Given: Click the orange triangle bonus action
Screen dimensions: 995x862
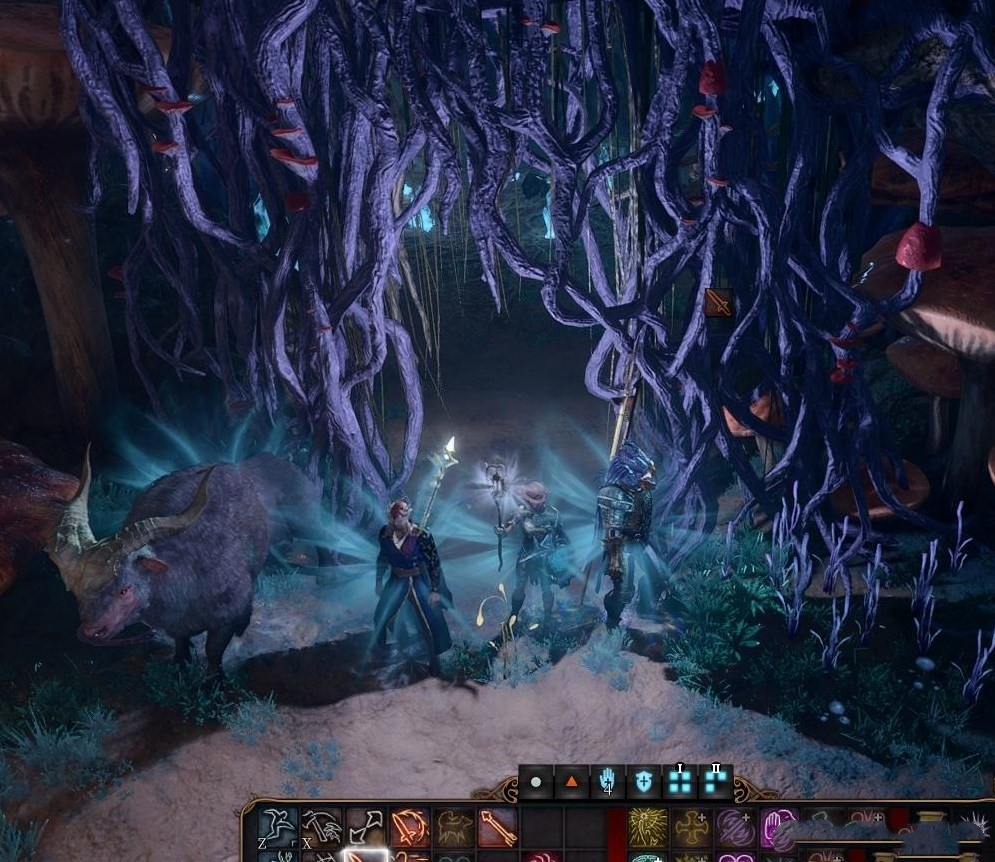Looking at the screenshot, I should point(572,782).
